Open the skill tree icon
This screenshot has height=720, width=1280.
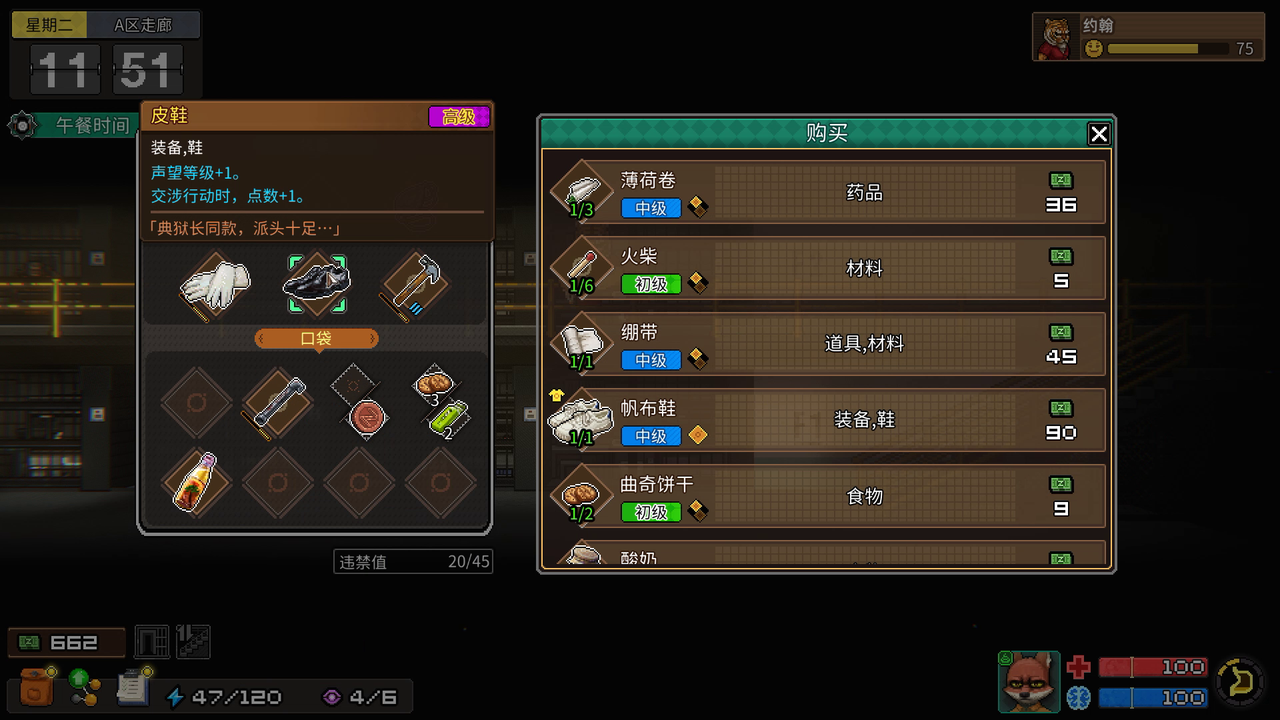tap(84, 688)
